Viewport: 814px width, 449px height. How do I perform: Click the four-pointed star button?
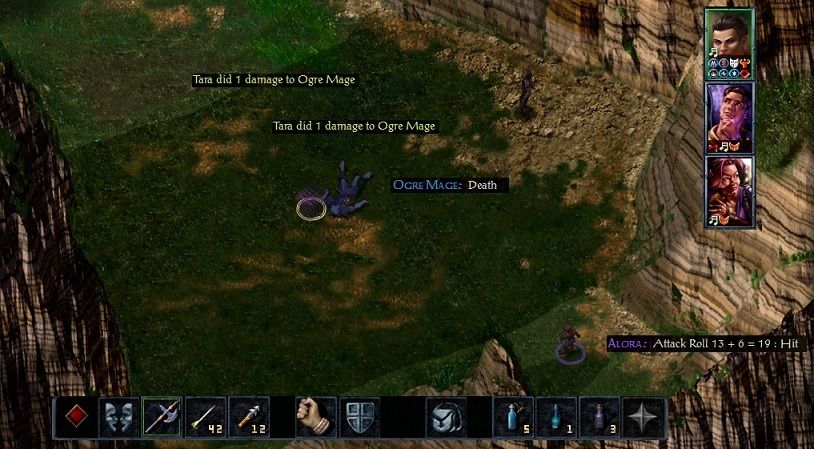point(642,416)
